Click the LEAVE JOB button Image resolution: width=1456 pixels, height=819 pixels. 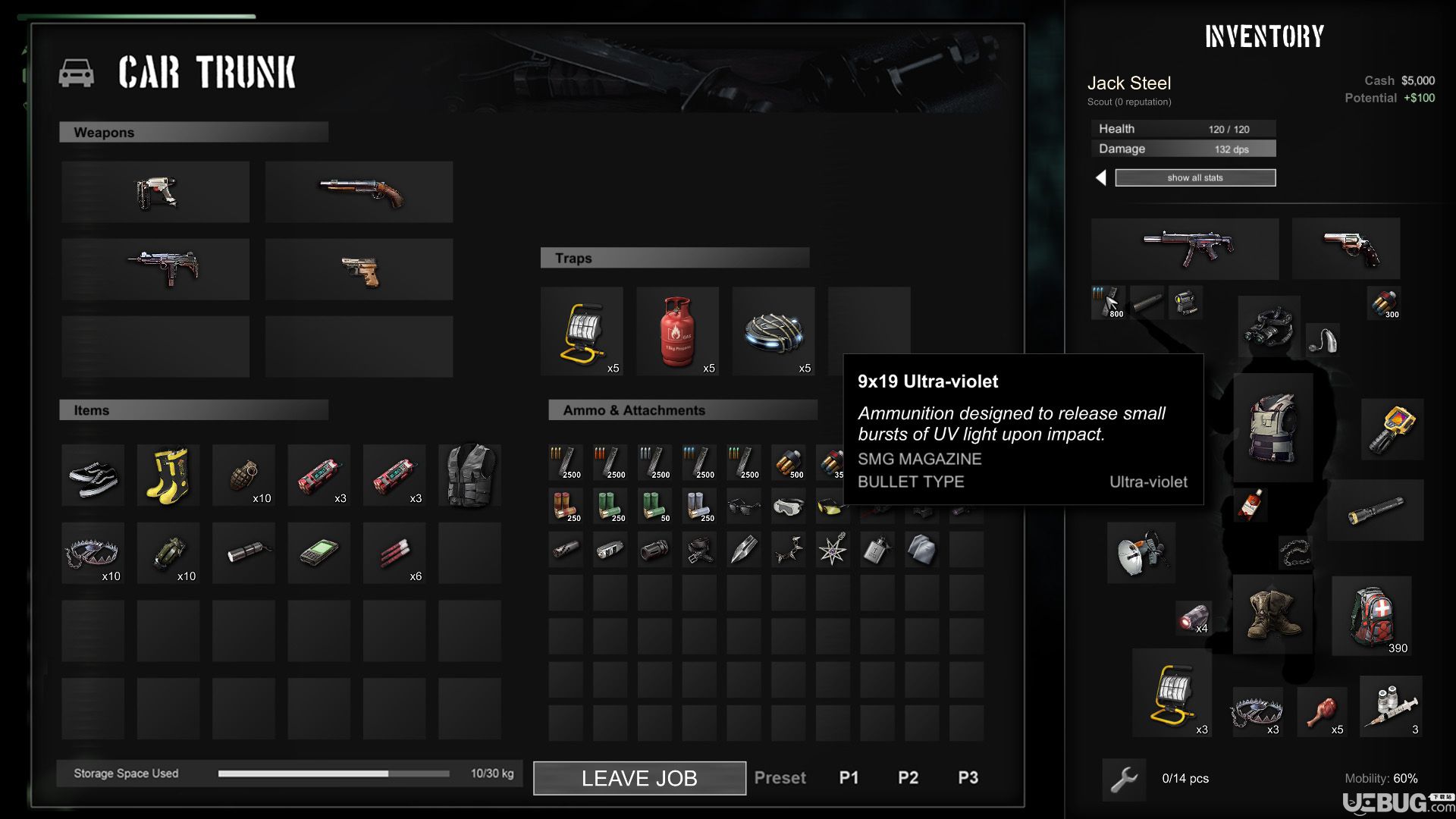tap(639, 778)
